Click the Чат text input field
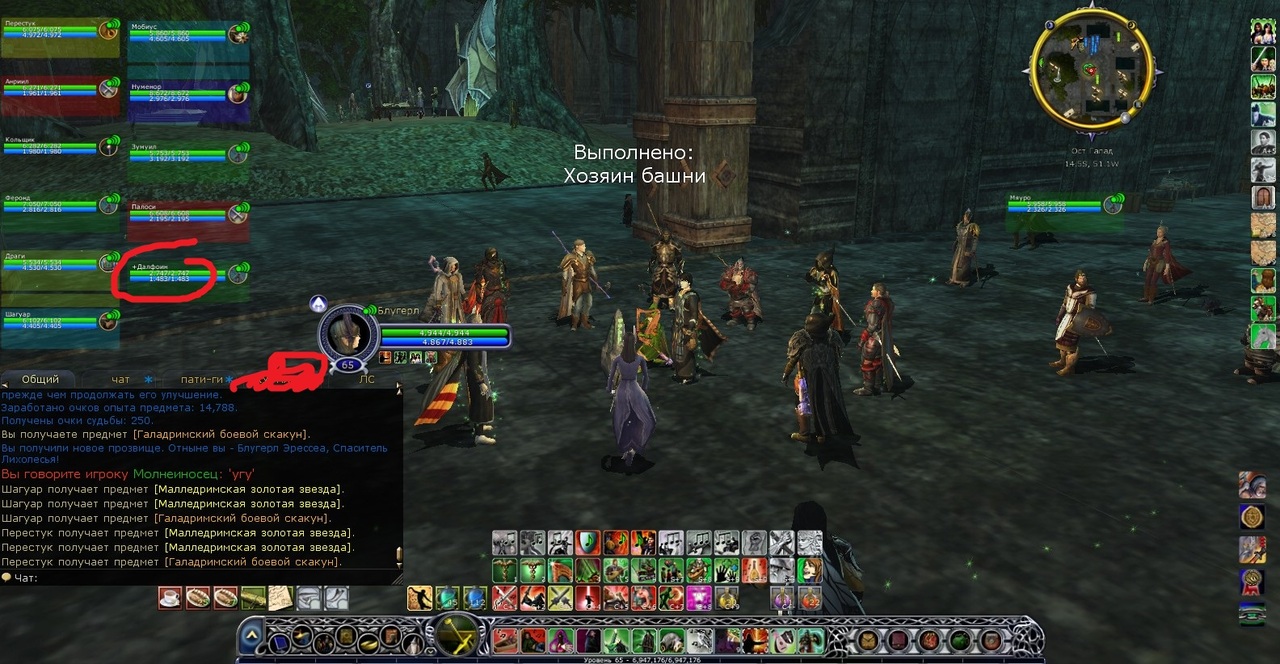 pyautogui.click(x=200, y=578)
